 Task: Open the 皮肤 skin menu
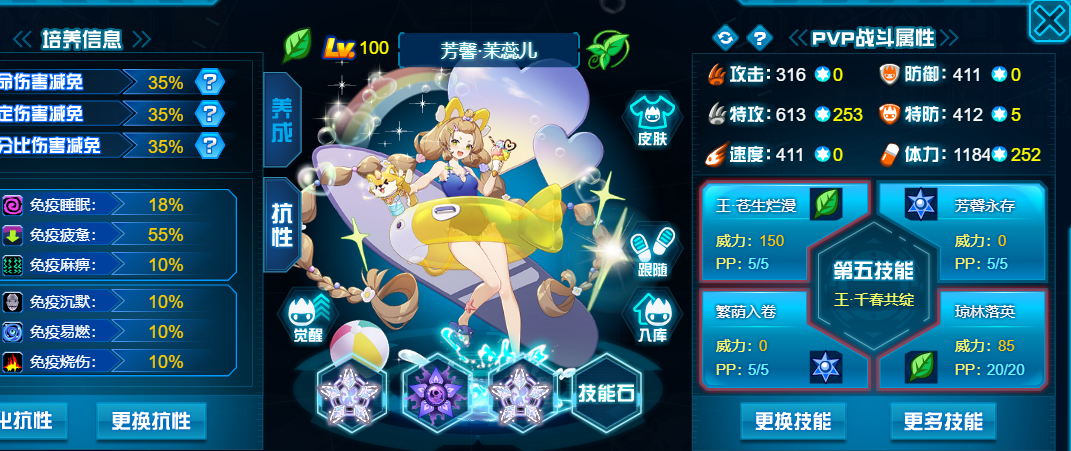[x=652, y=120]
